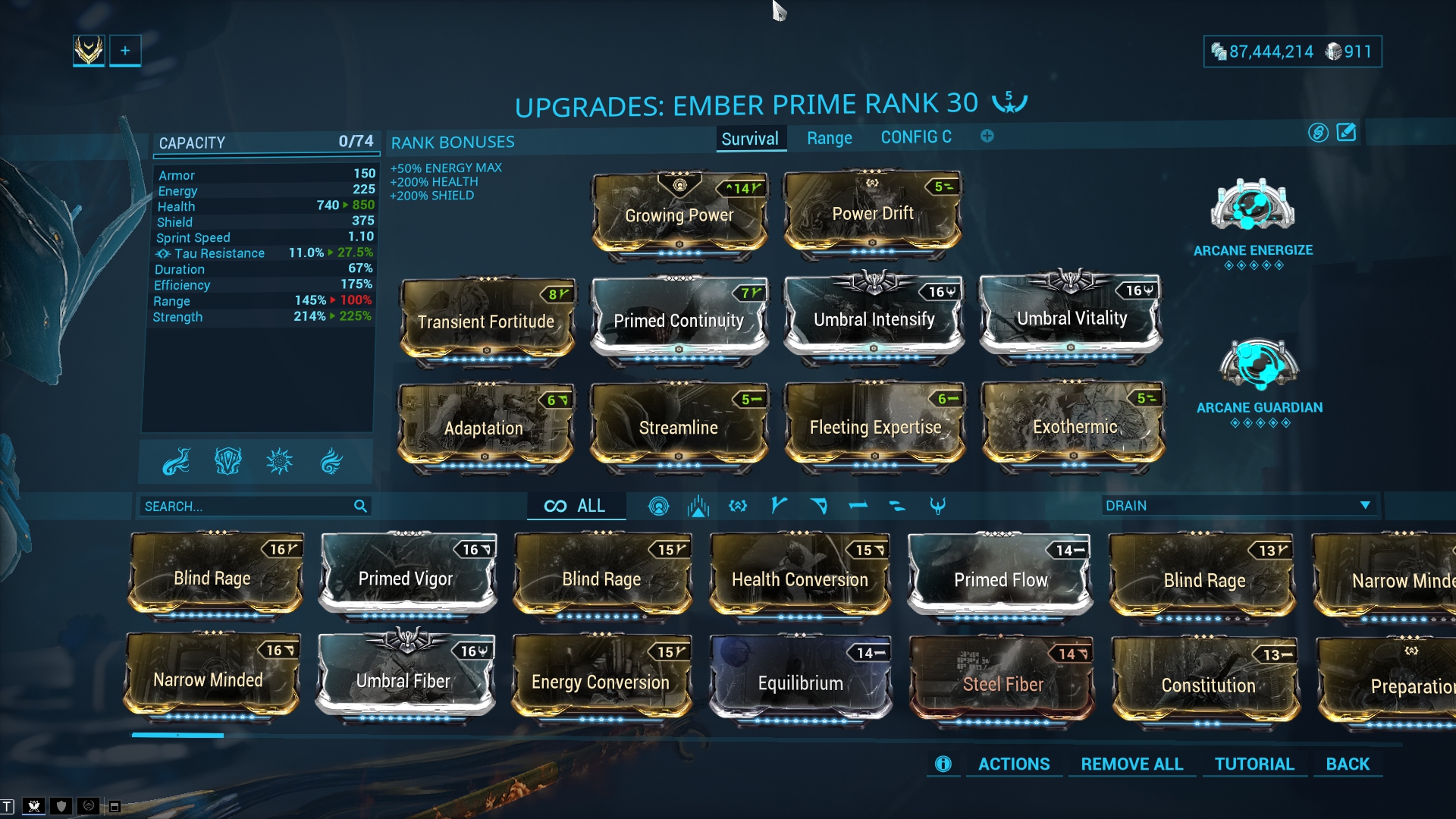Select the CONFIG C tab
Screen dimensions: 1456x819
click(x=915, y=137)
